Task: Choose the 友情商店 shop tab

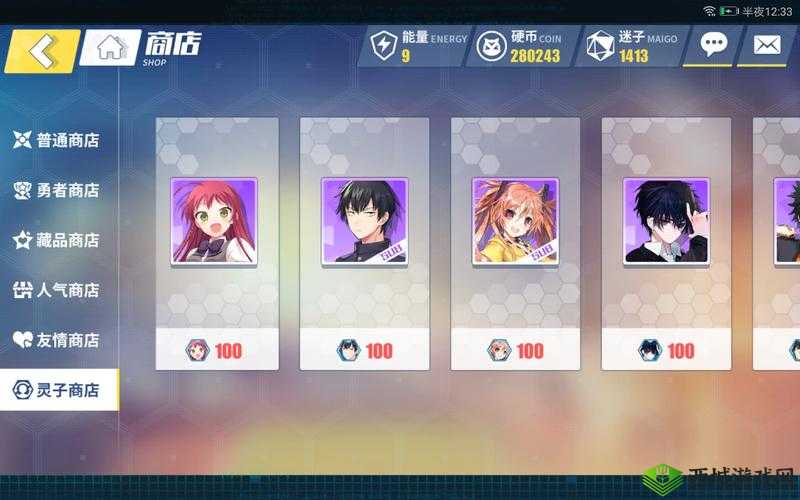Action: point(57,340)
